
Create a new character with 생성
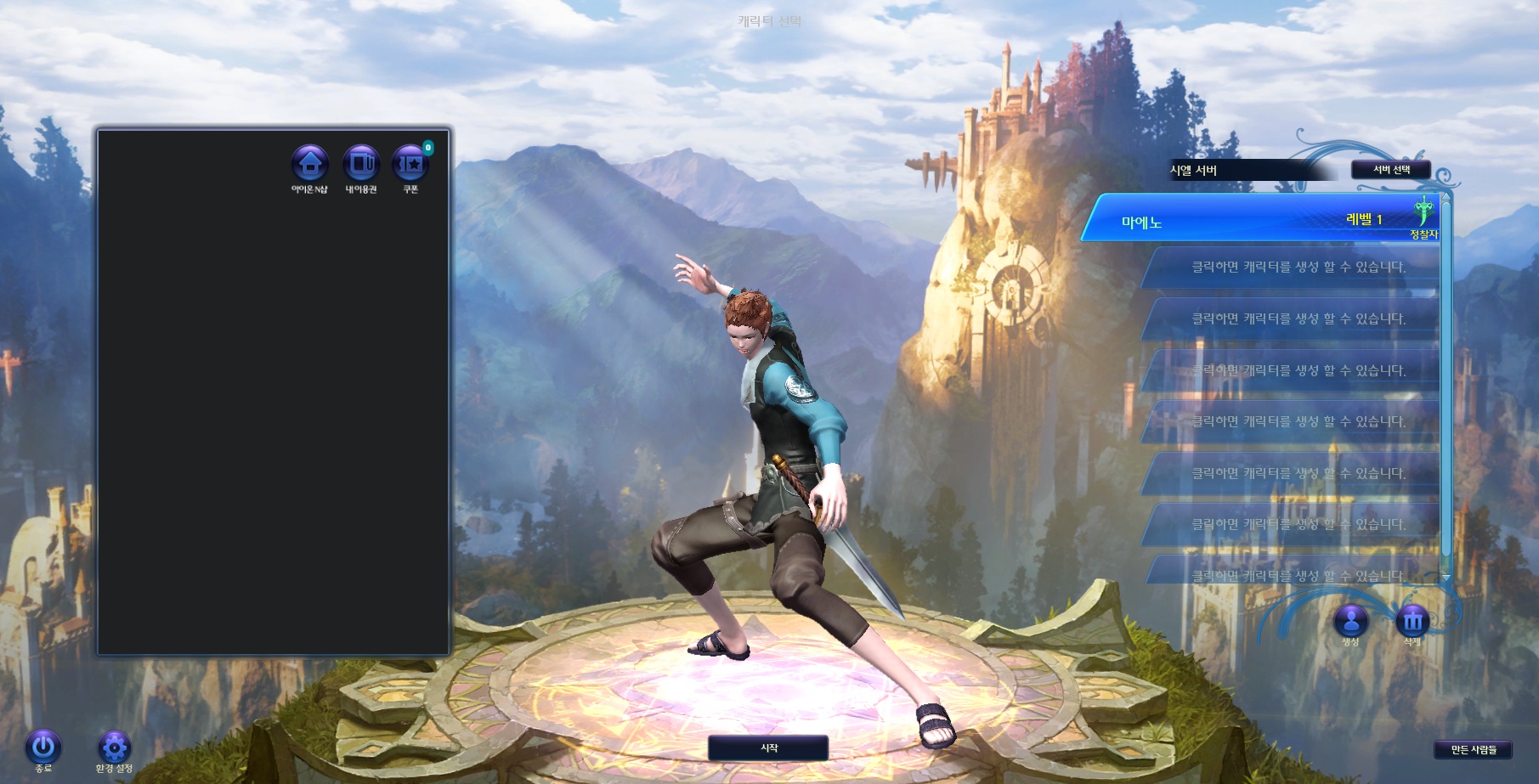1350,621
